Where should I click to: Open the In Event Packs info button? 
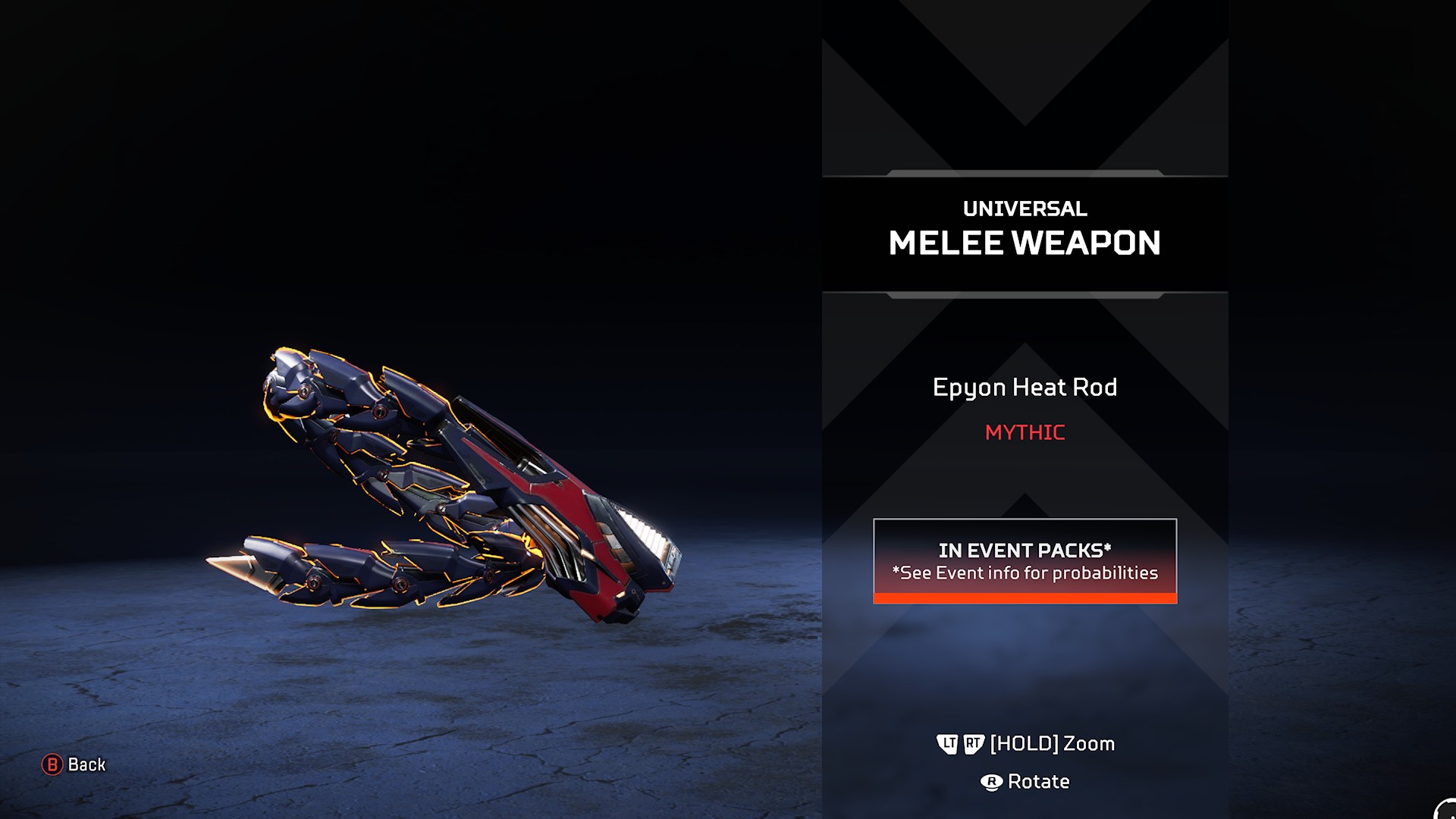click(1025, 561)
